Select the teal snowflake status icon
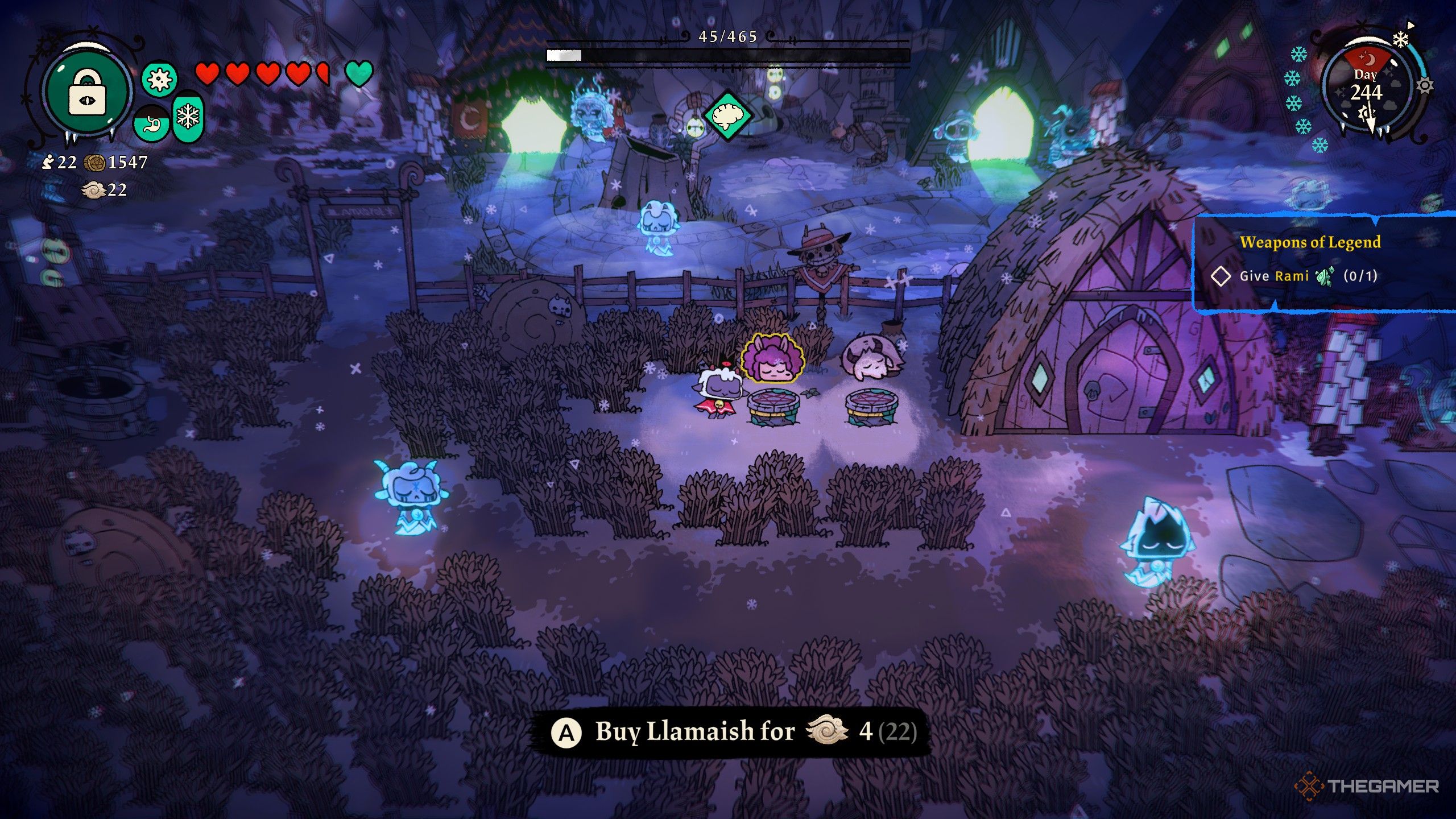 [188, 118]
